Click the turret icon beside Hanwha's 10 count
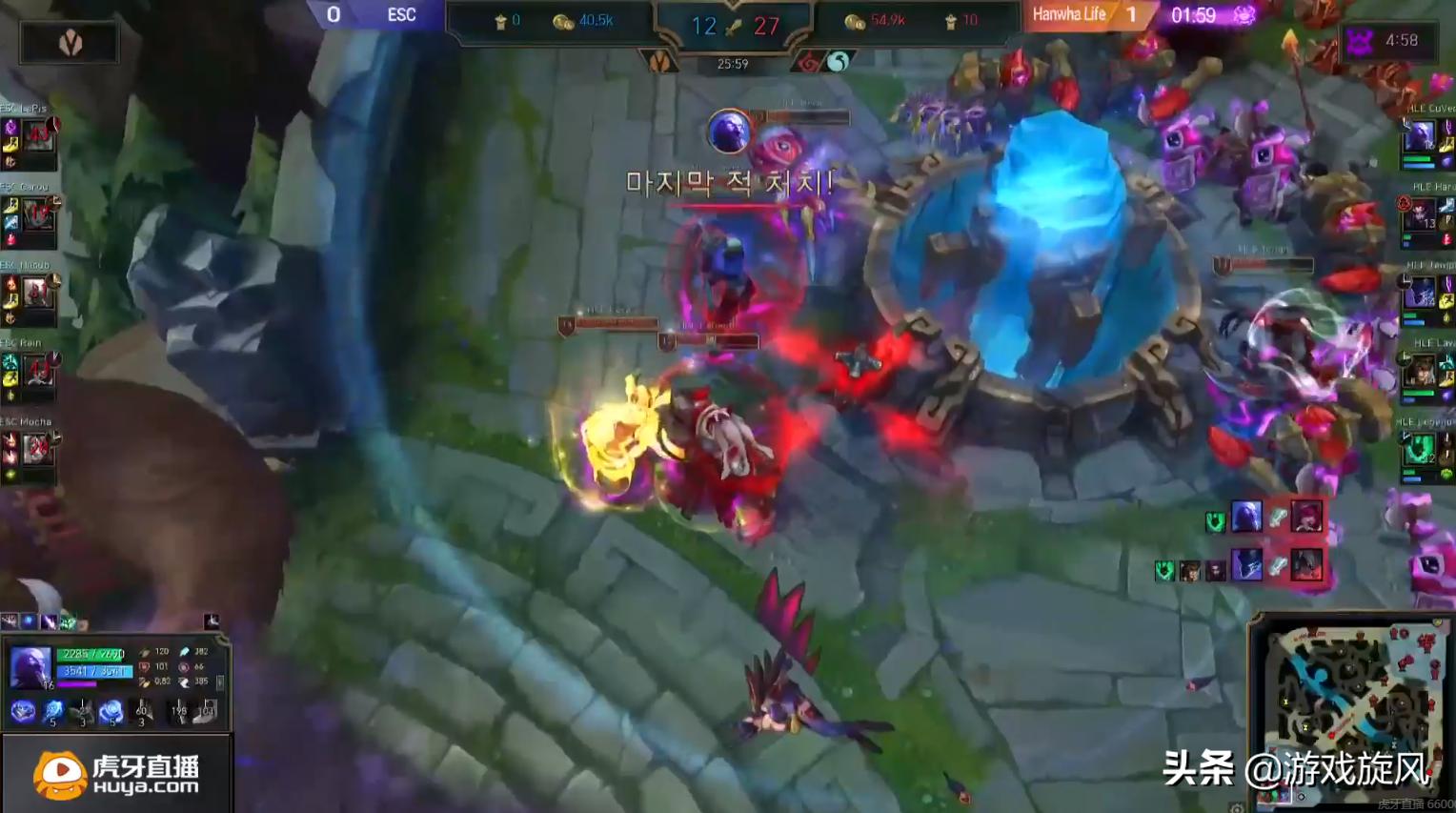The height and width of the screenshot is (813, 1456). click(951, 22)
